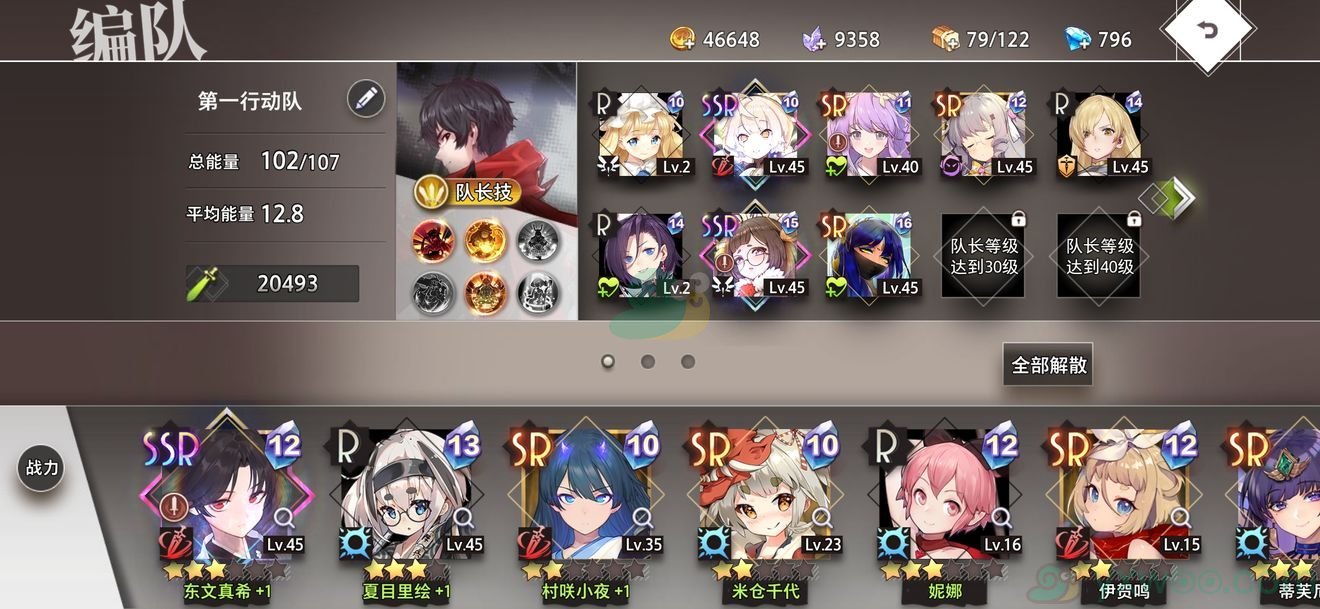The height and width of the screenshot is (609, 1320).
Task: Select the blonde R Lv.2 team member
Action: 640,135
